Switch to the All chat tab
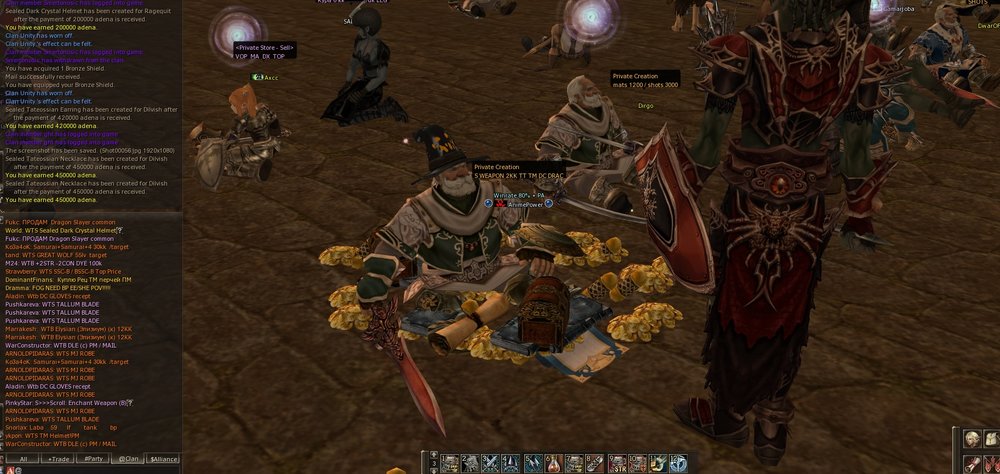This screenshot has height=474, width=1000. coord(23,459)
